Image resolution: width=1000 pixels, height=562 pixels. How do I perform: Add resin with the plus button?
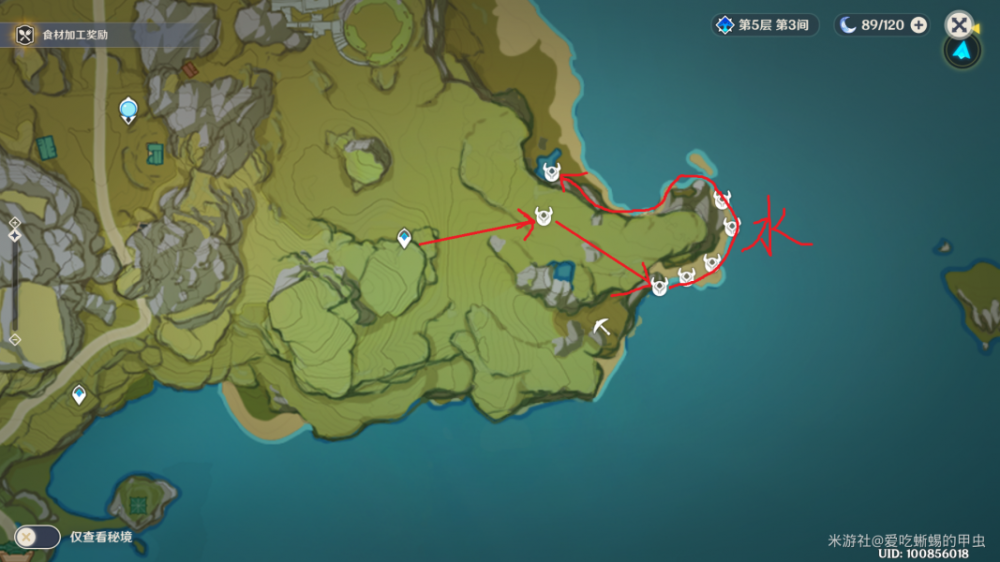pos(918,25)
